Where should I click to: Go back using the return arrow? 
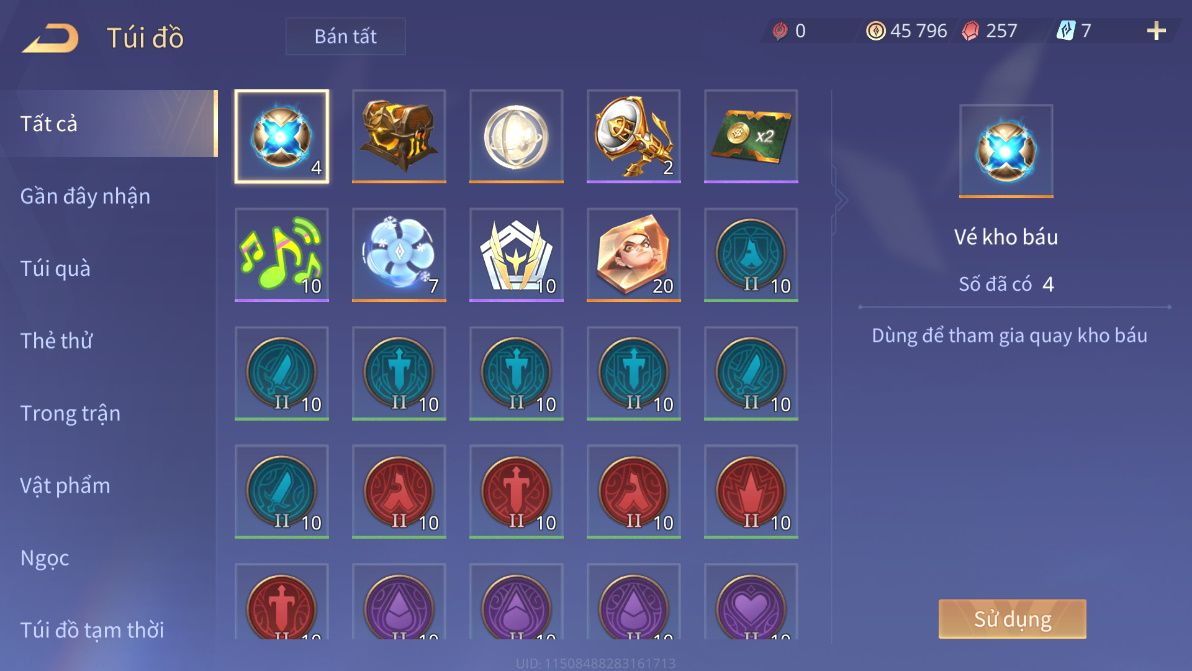point(50,38)
